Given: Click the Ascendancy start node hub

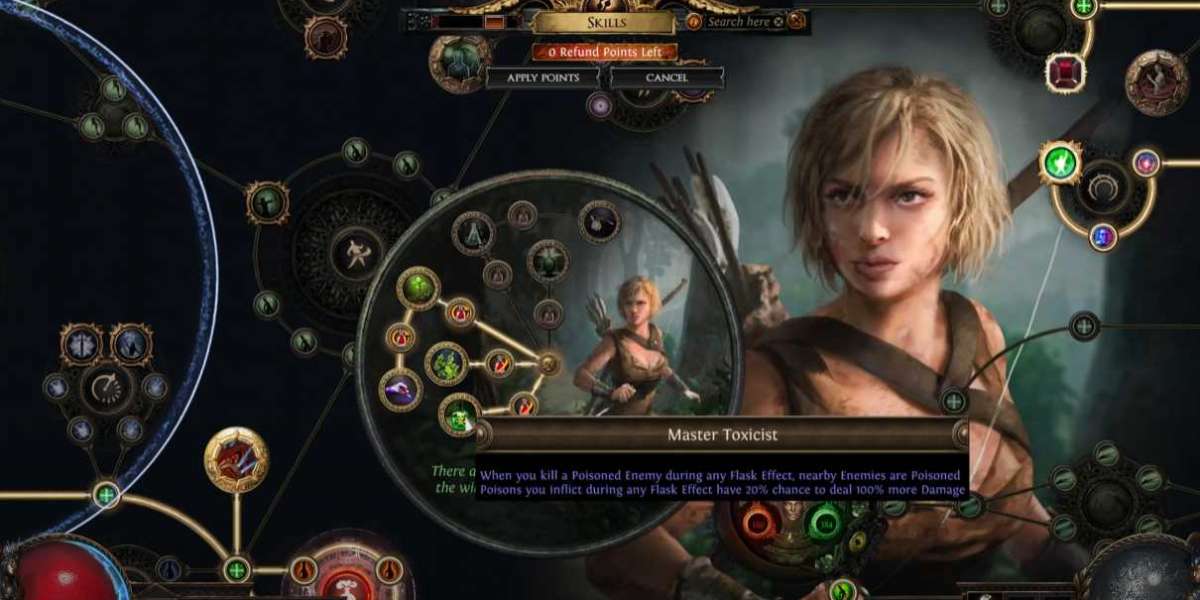Looking at the screenshot, I should click(x=549, y=364).
